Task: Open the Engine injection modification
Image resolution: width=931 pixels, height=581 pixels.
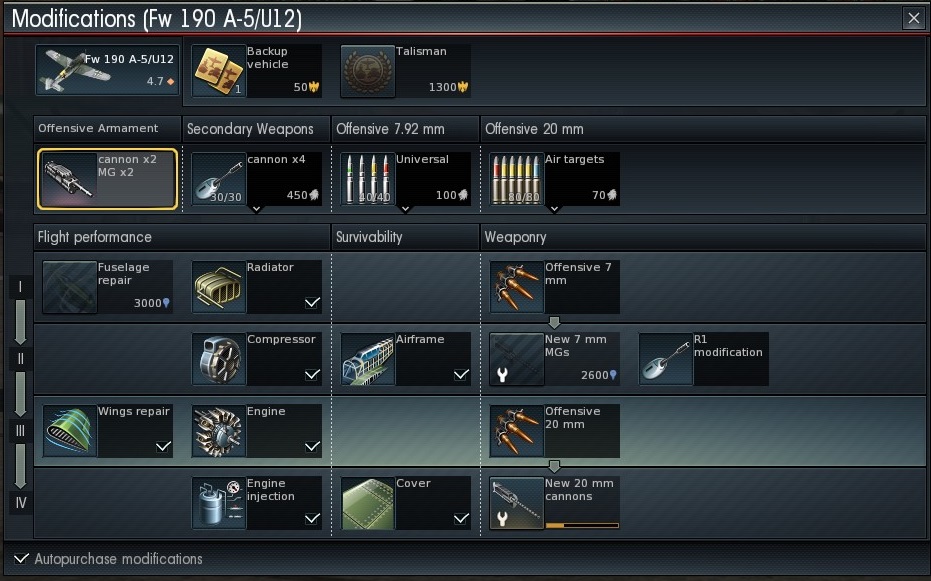Action: click(256, 502)
